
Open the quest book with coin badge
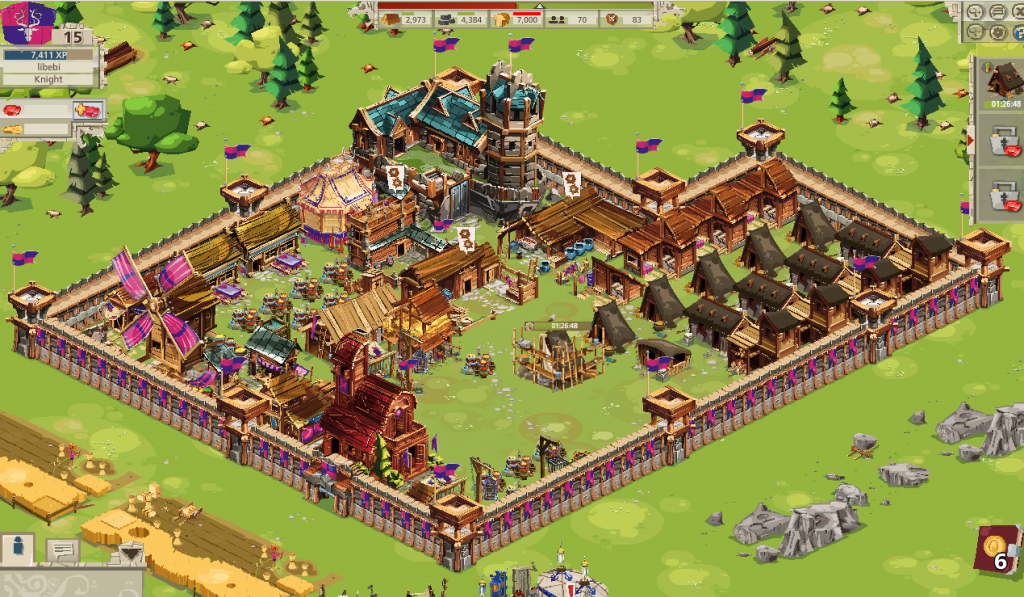[999, 551]
